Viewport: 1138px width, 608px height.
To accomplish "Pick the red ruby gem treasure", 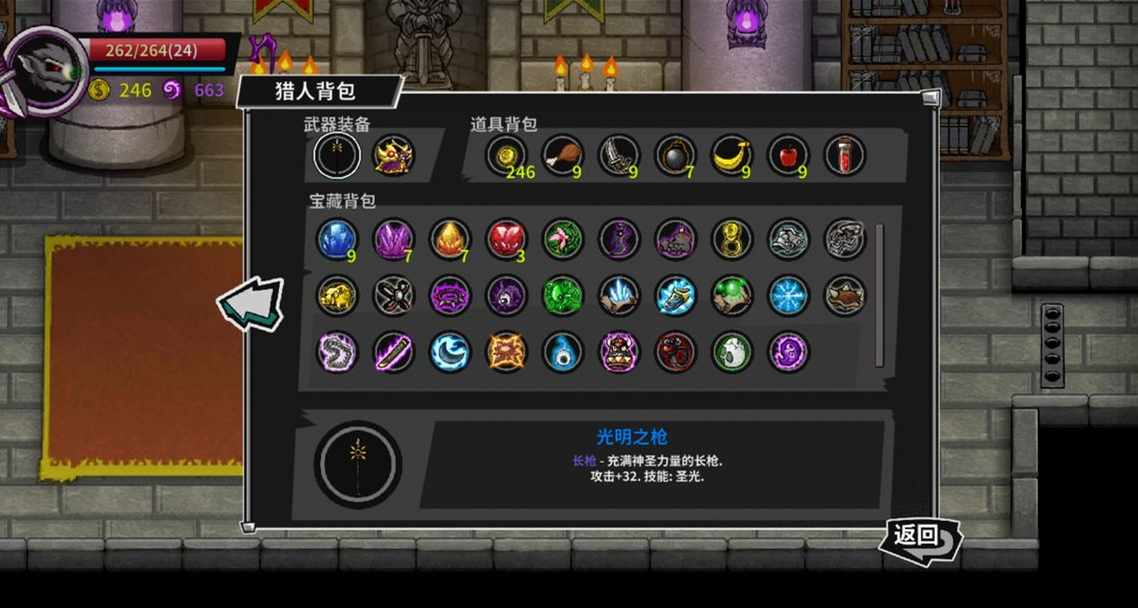I will pos(506,240).
